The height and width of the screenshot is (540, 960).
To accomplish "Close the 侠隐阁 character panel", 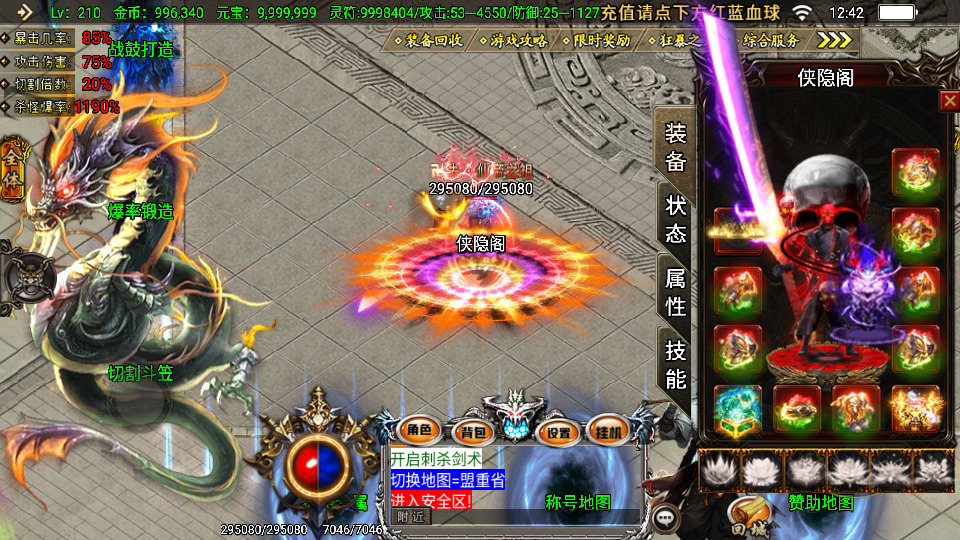I will pos(949,100).
